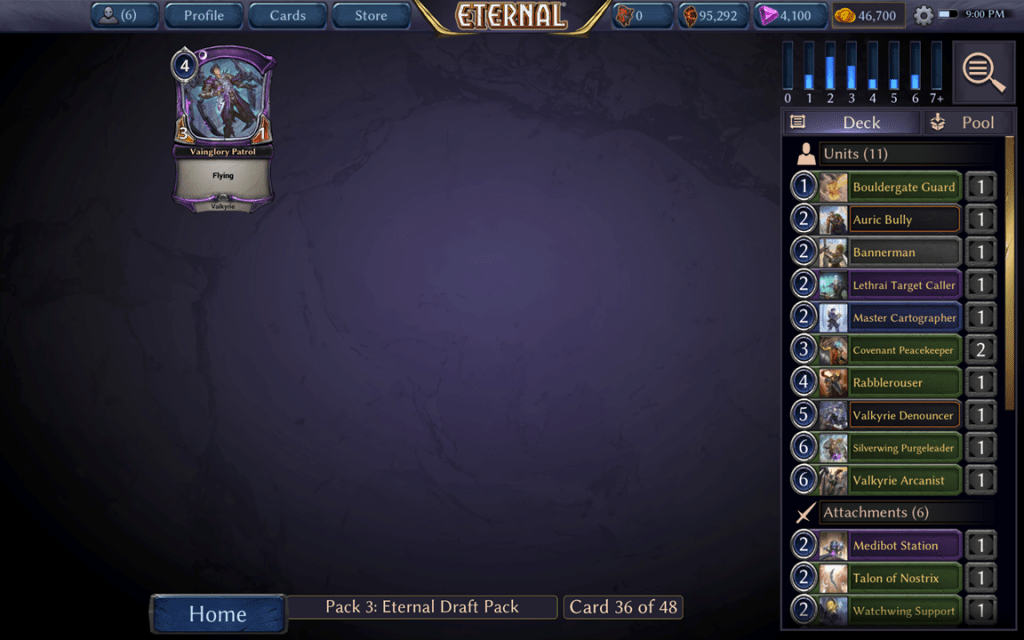Select Bouldergate Guard in deck list

click(x=903, y=187)
